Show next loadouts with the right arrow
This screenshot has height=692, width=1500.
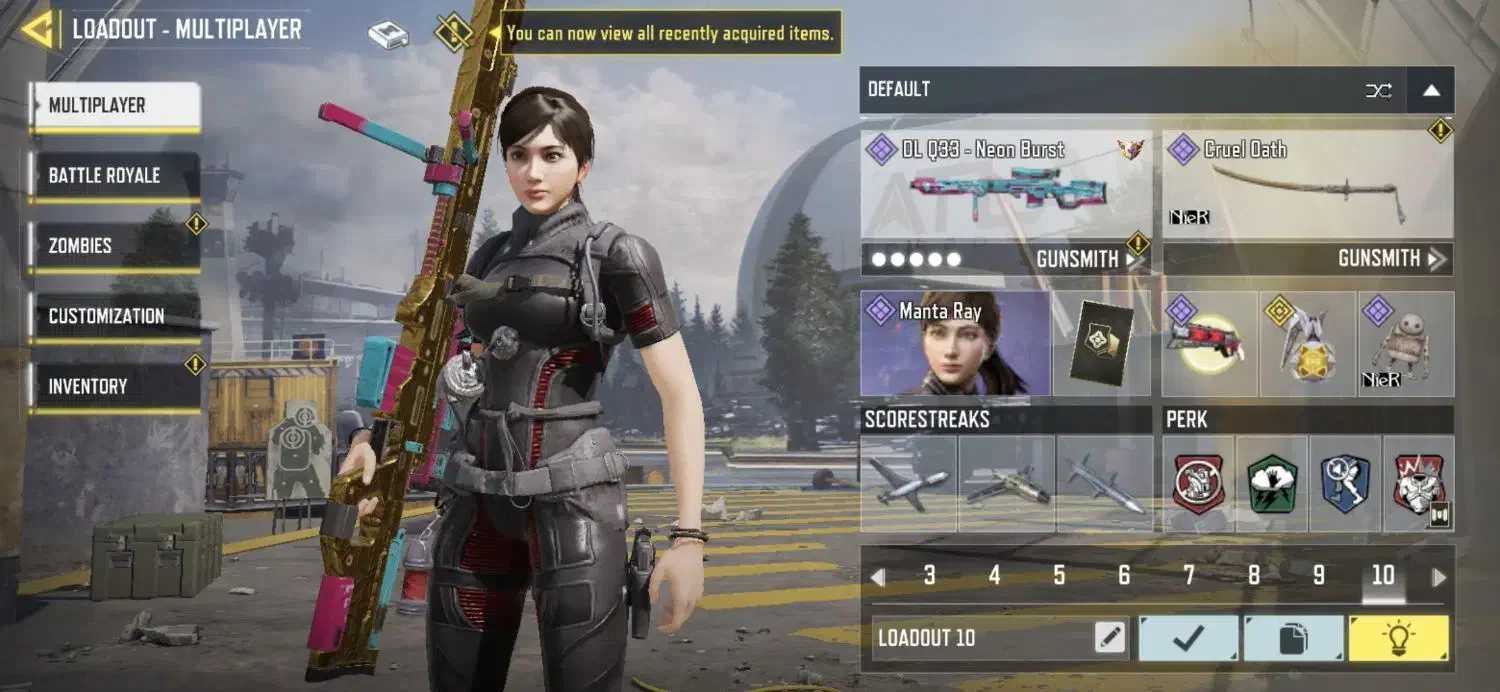pos(1439,577)
